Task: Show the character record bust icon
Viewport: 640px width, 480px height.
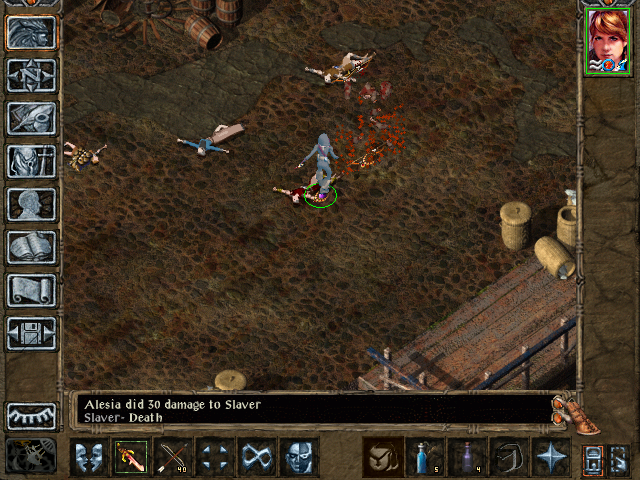Action: [32, 204]
